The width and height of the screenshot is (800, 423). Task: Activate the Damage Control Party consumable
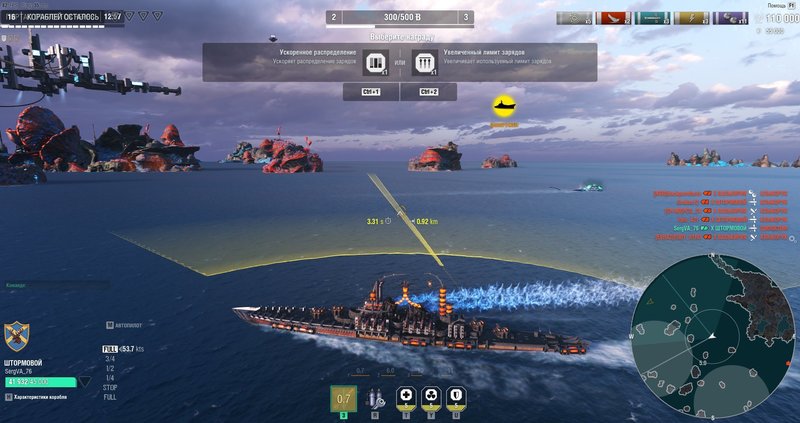(406, 397)
